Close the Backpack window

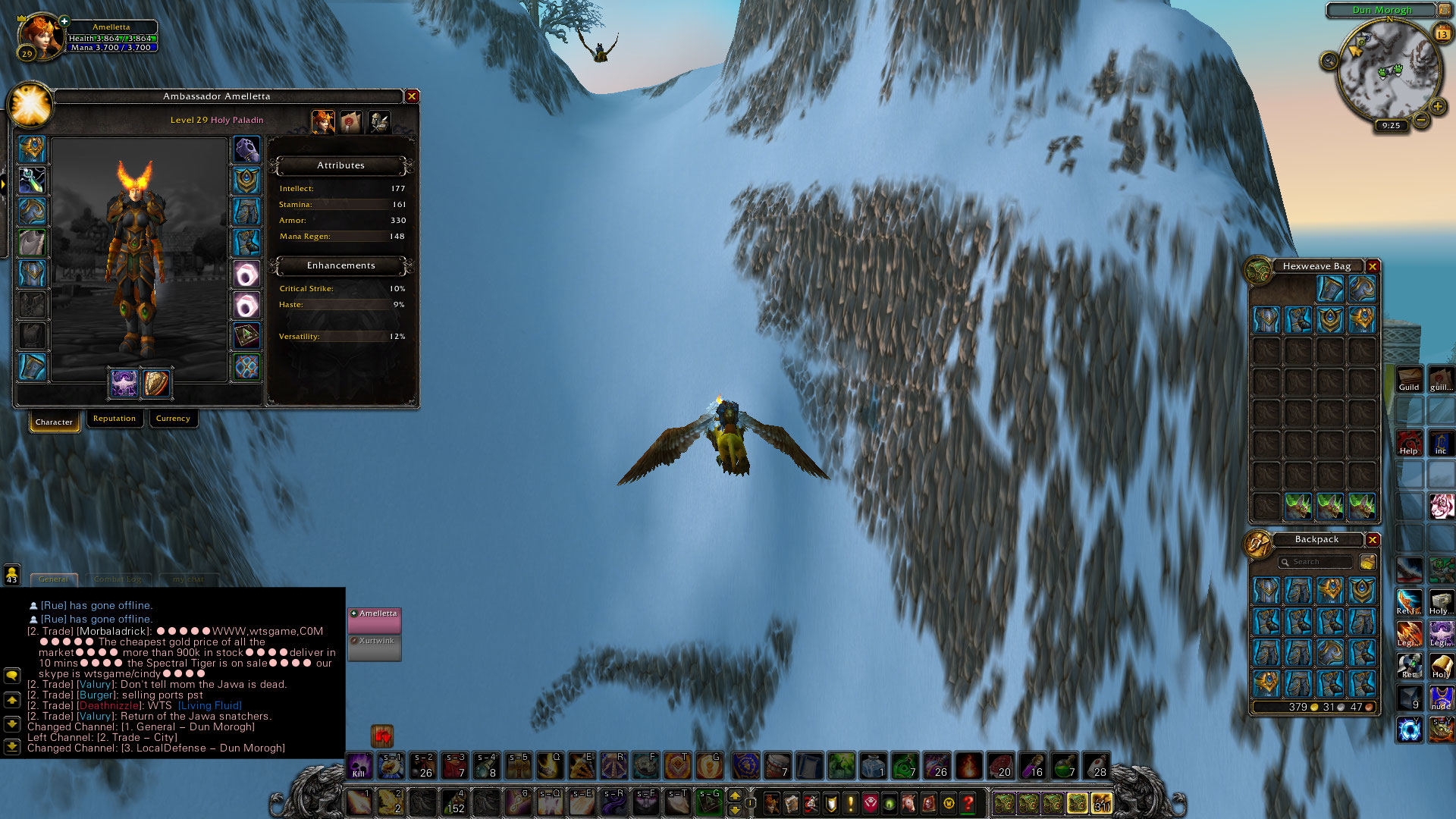click(1373, 539)
